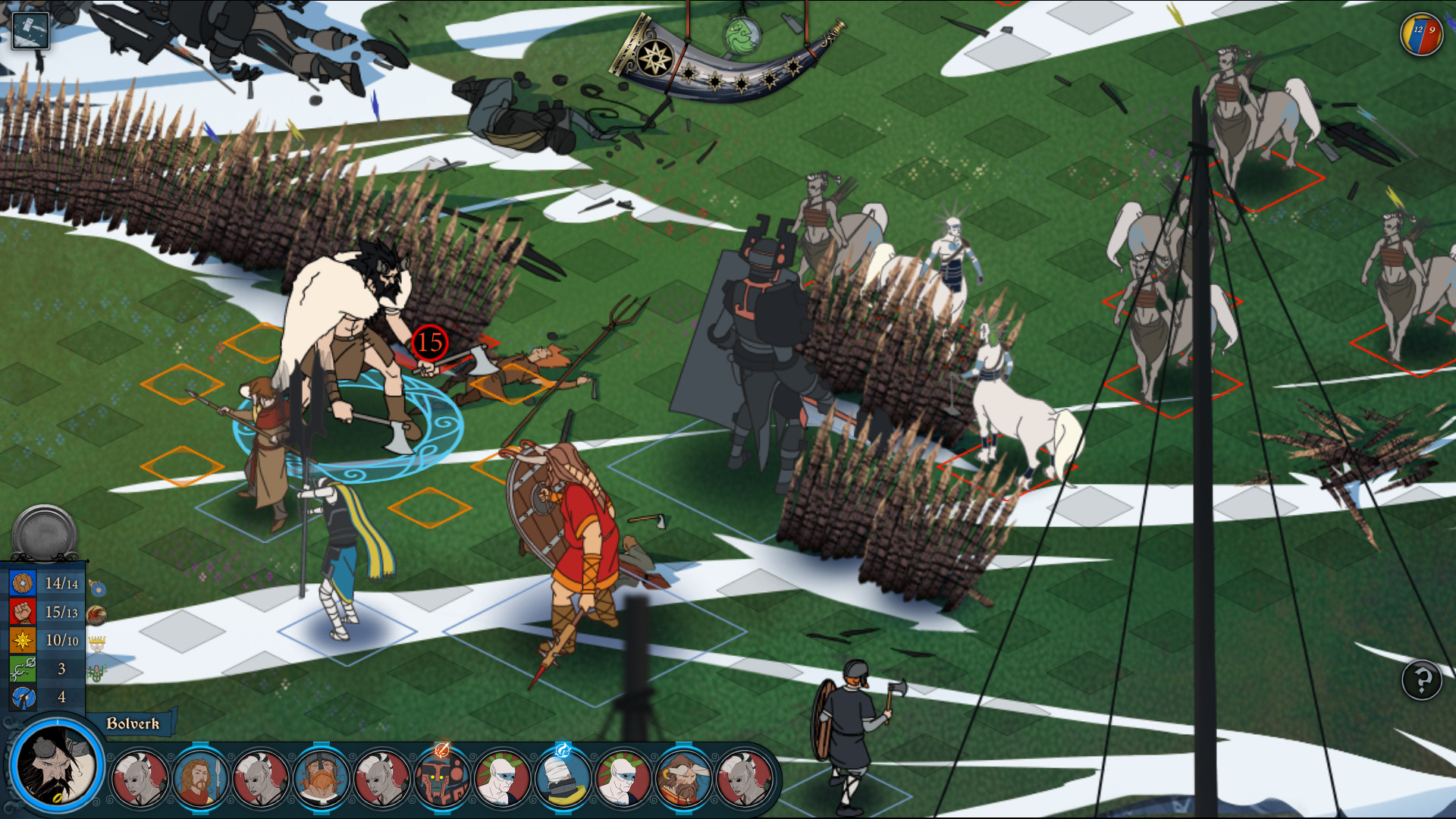Click the 15 damage indicator on the enemy
The image size is (1456, 819).
(x=428, y=343)
